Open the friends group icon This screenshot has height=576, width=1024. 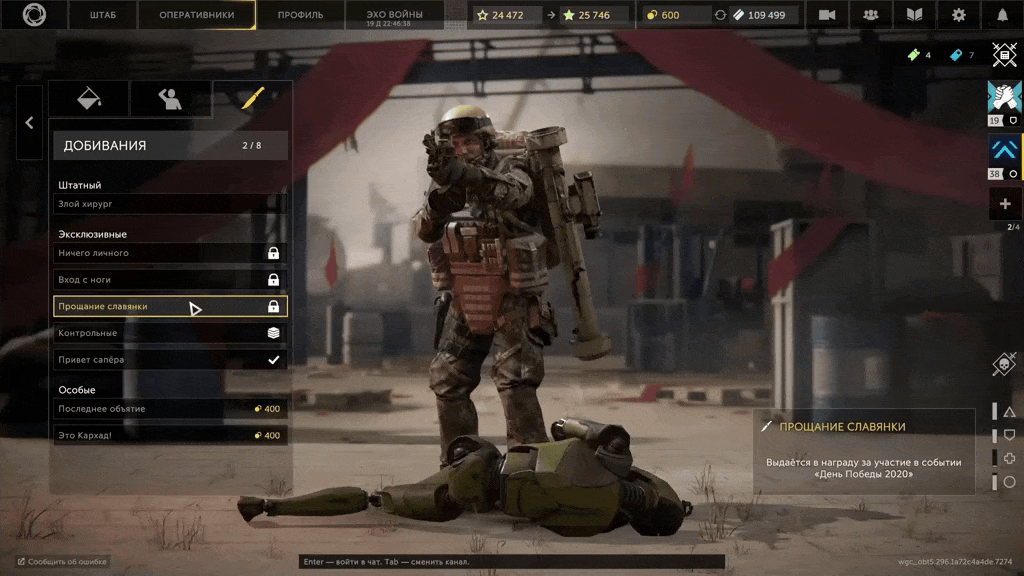(x=871, y=15)
